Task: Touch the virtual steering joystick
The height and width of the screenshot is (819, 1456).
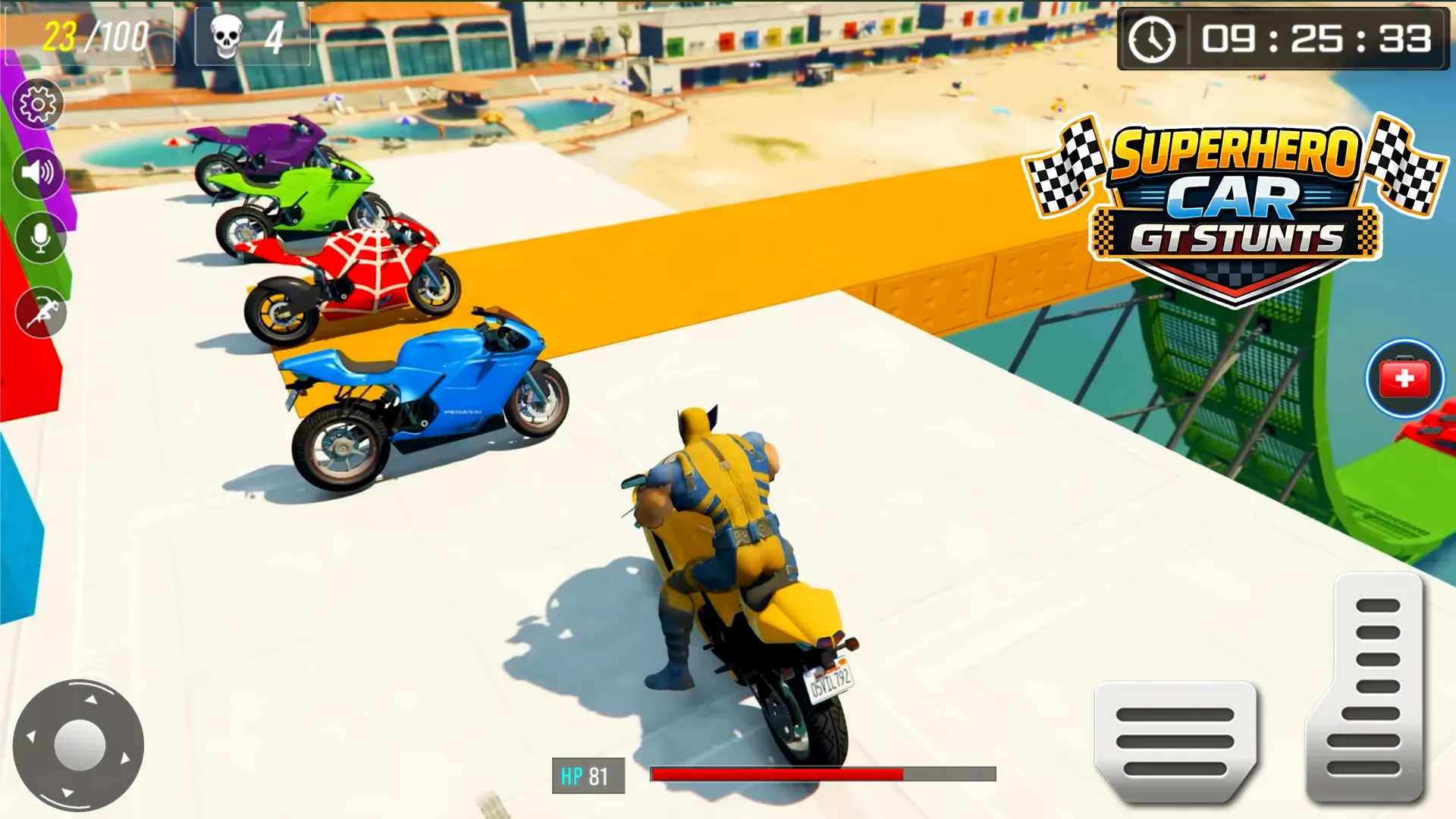Action: pyautogui.click(x=79, y=745)
